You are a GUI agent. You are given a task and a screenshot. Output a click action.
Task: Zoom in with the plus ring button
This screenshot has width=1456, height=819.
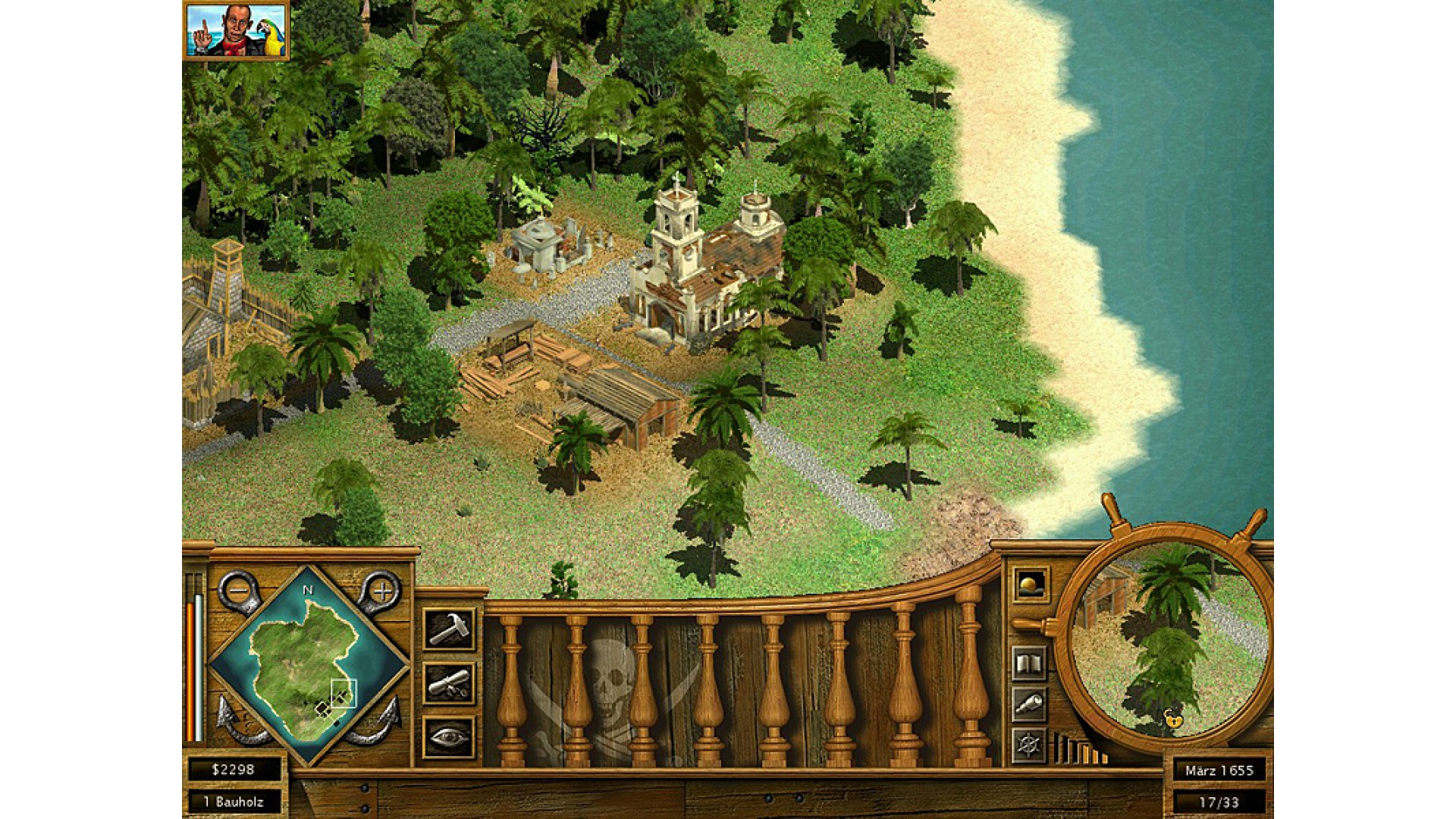[381, 591]
